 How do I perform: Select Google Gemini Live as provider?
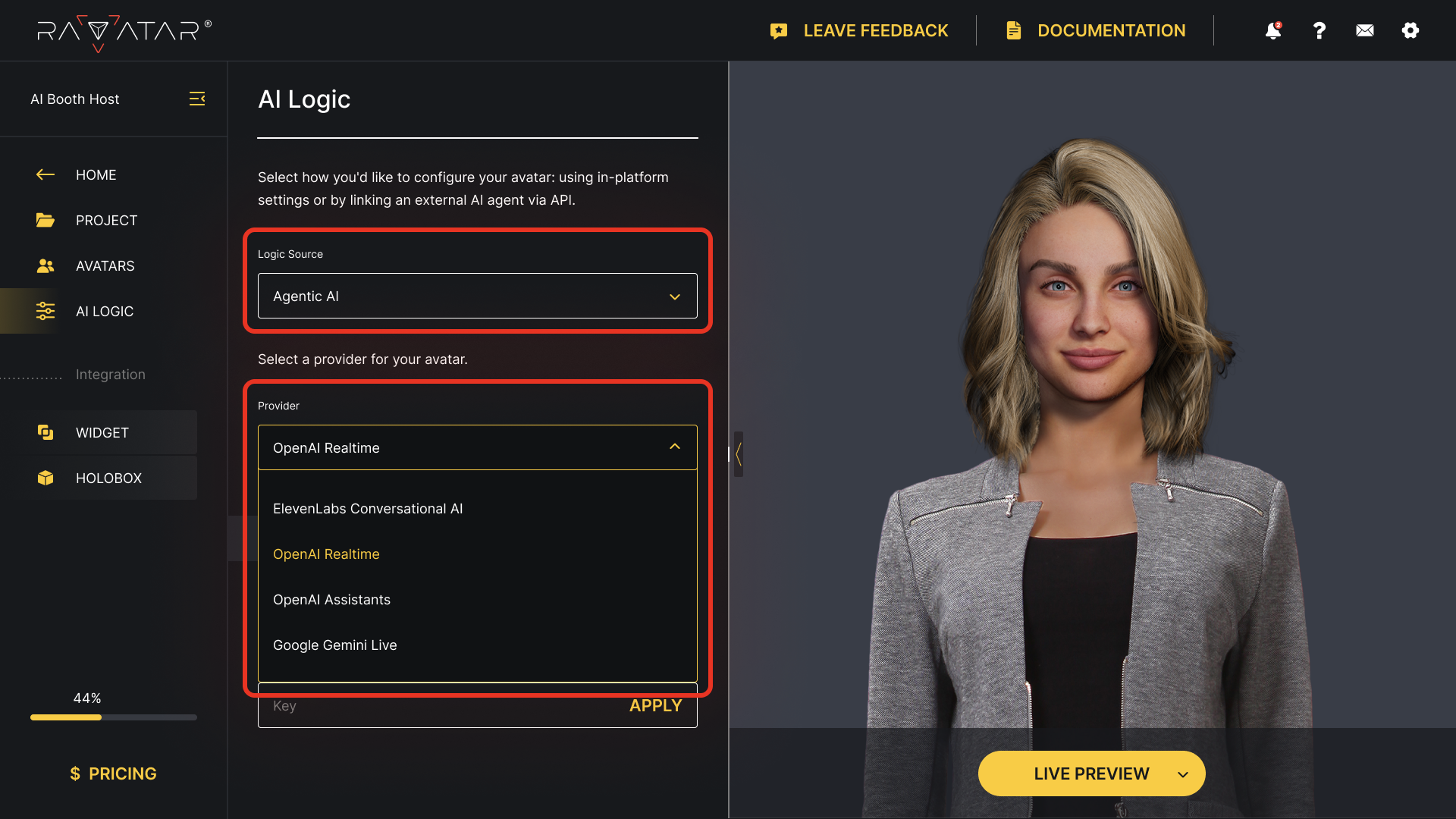pyautogui.click(x=335, y=645)
